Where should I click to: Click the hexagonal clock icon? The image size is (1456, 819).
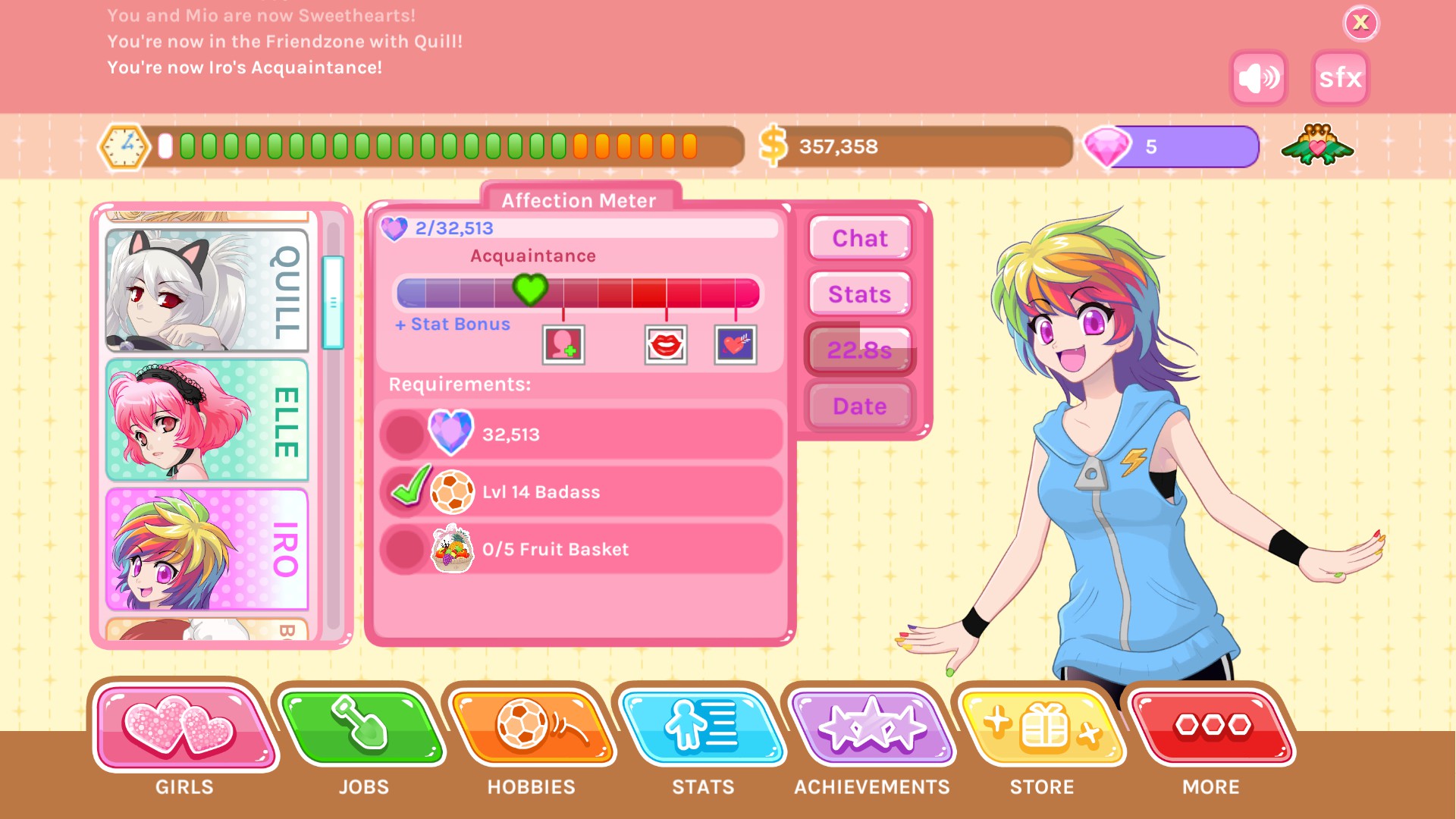point(125,146)
